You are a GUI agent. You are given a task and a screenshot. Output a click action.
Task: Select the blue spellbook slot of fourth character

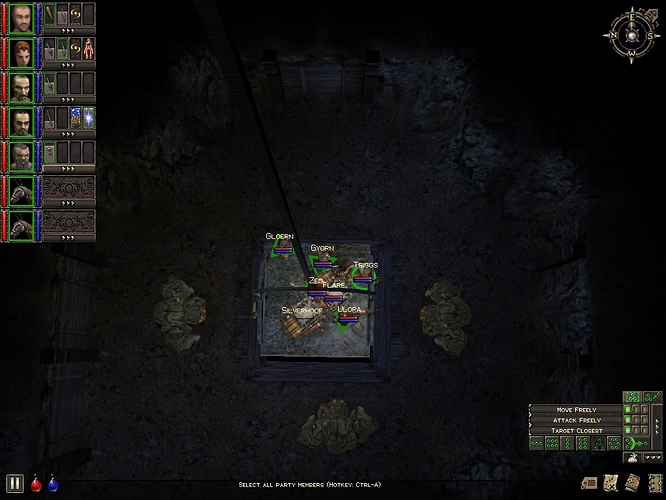[x=75, y=119]
